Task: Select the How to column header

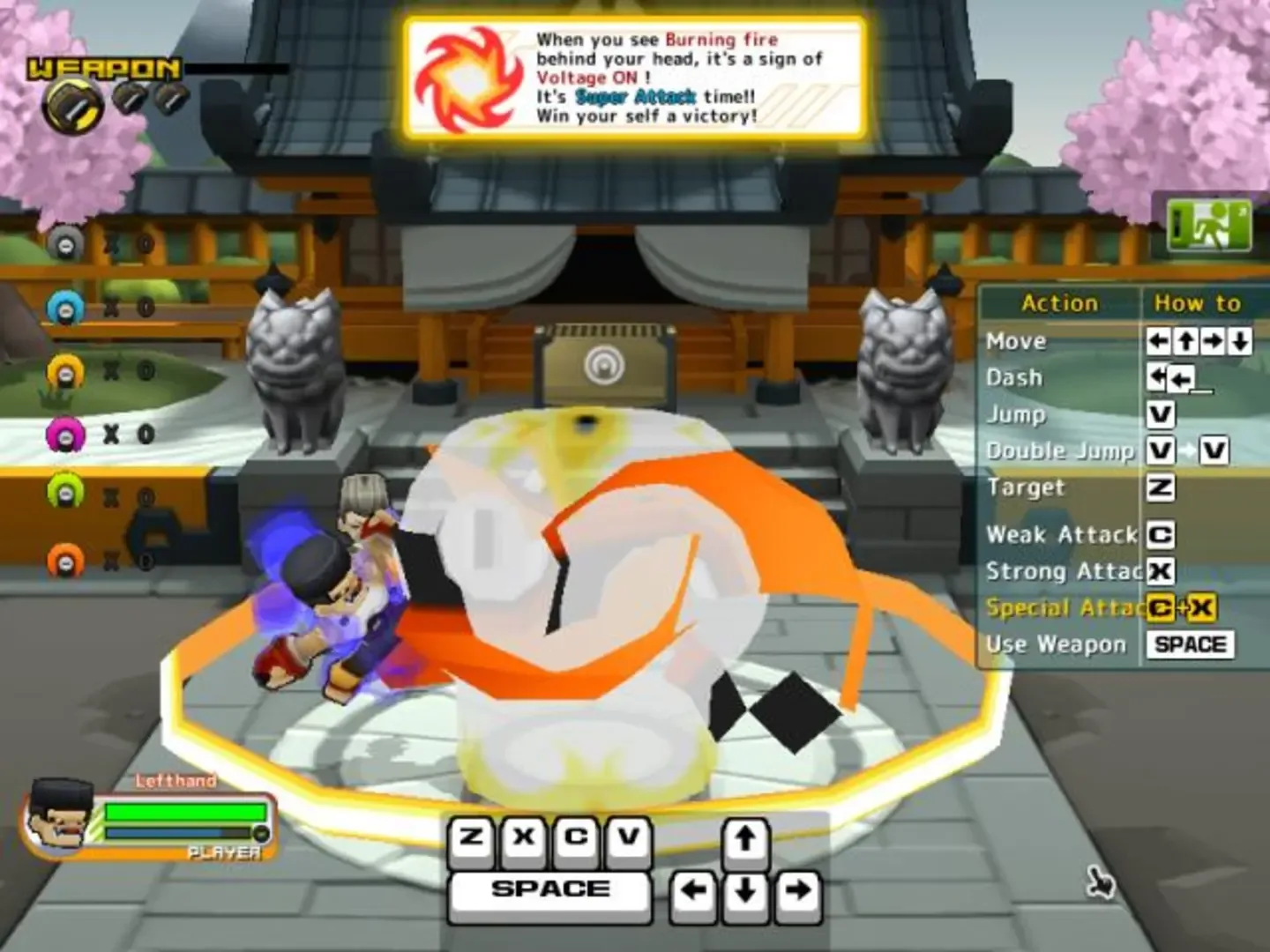Action: click(1197, 303)
